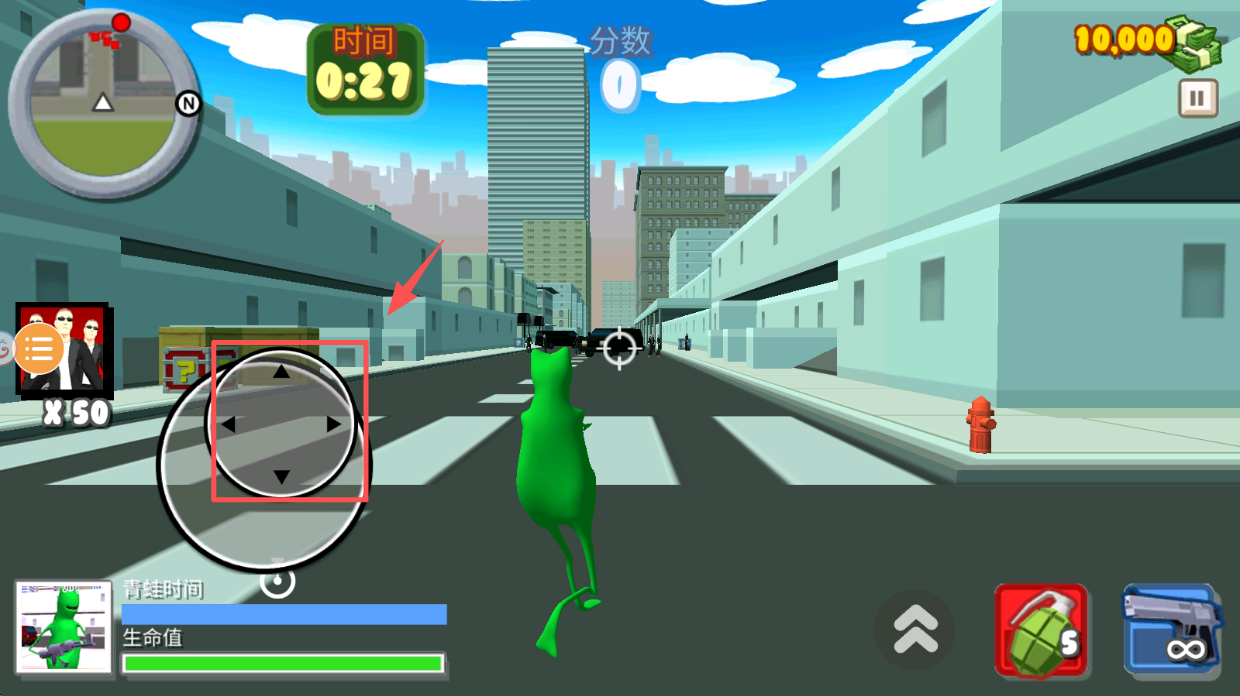The height and width of the screenshot is (696, 1240).
Task: Open the orange list menu icon
Action: (x=39, y=349)
